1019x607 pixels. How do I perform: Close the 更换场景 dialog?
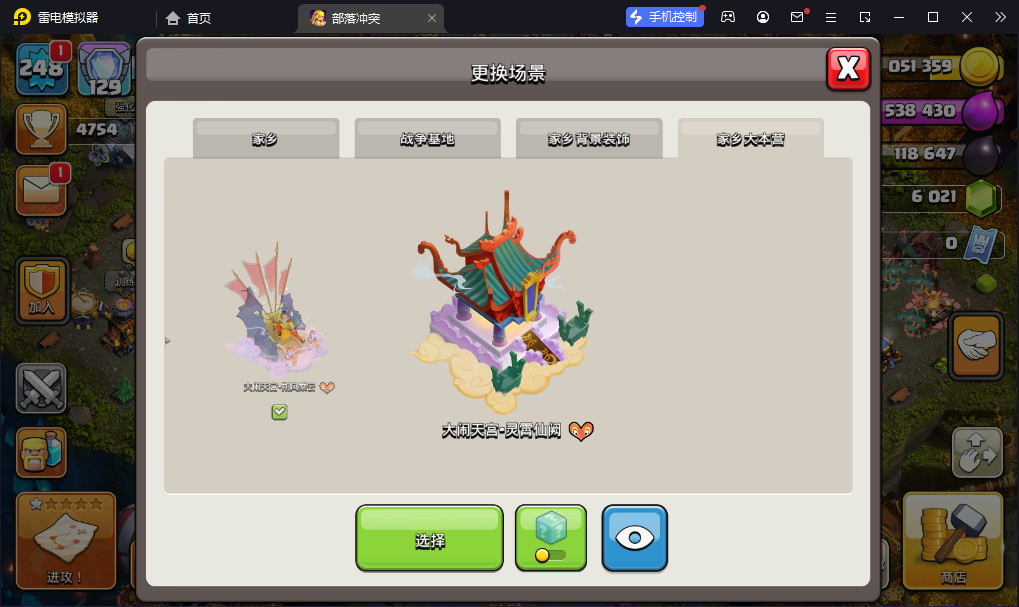point(848,69)
